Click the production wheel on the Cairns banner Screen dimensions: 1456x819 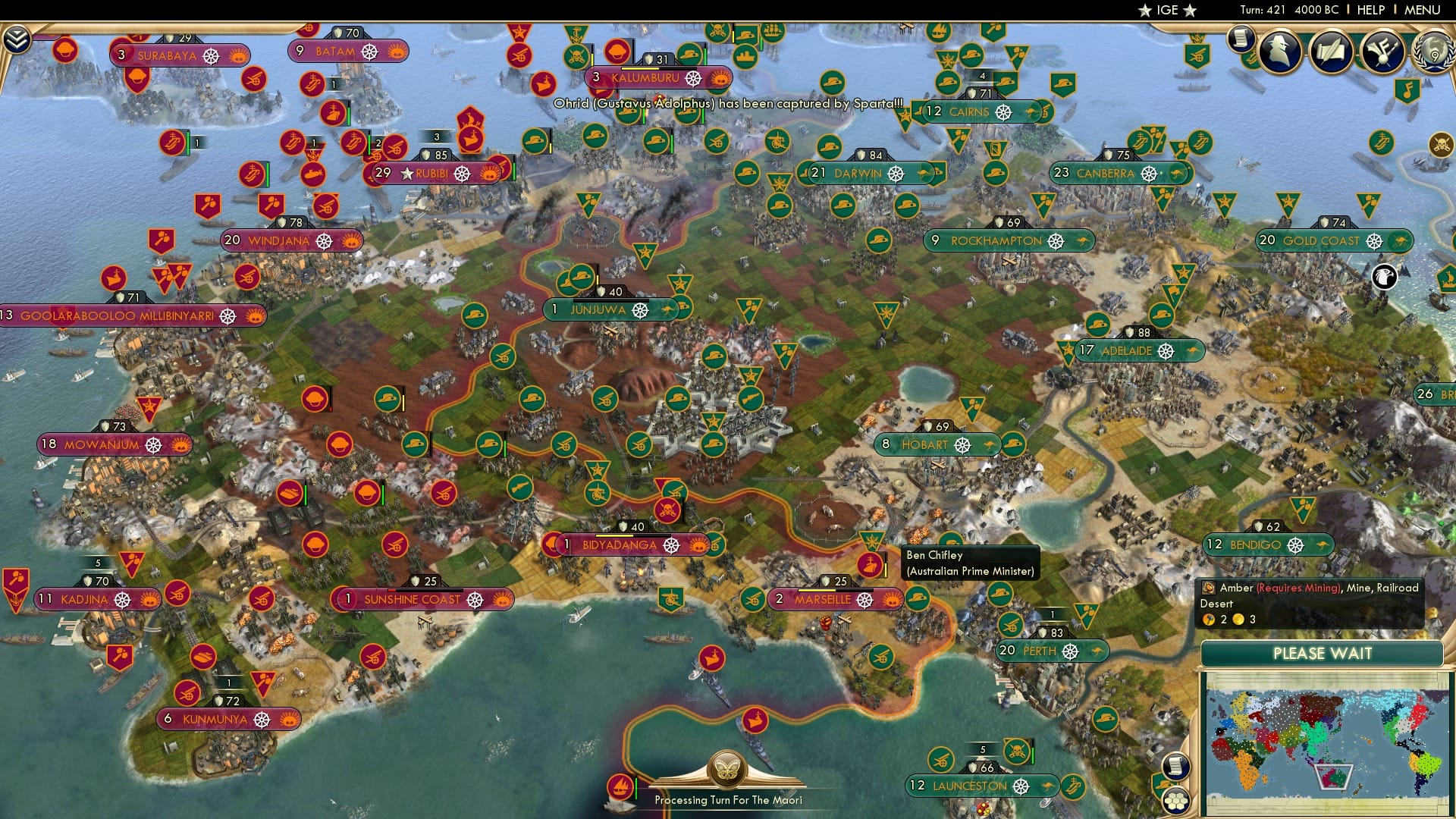pyautogui.click(x=1003, y=111)
